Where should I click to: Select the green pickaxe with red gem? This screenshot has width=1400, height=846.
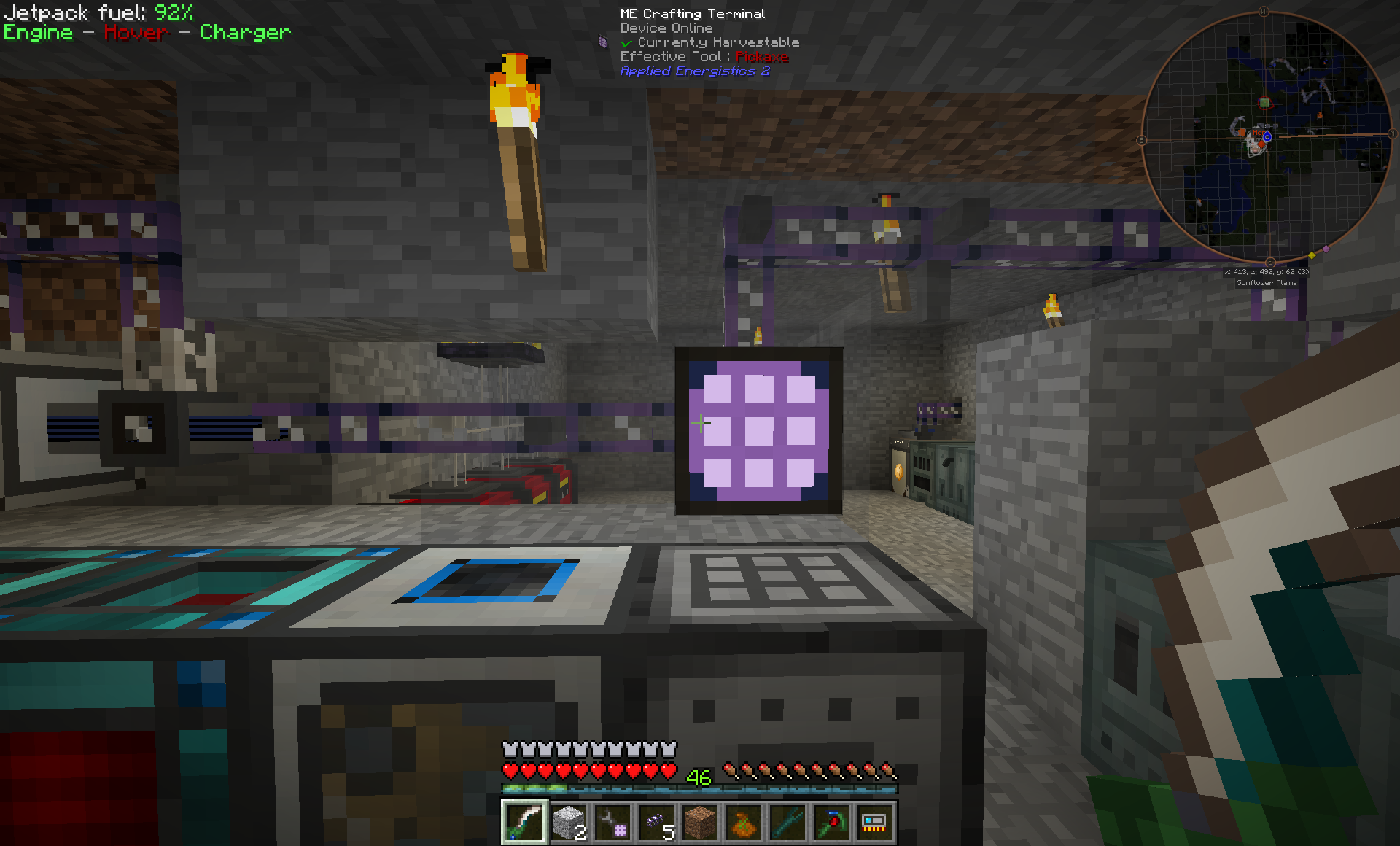pyautogui.click(x=831, y=822)
